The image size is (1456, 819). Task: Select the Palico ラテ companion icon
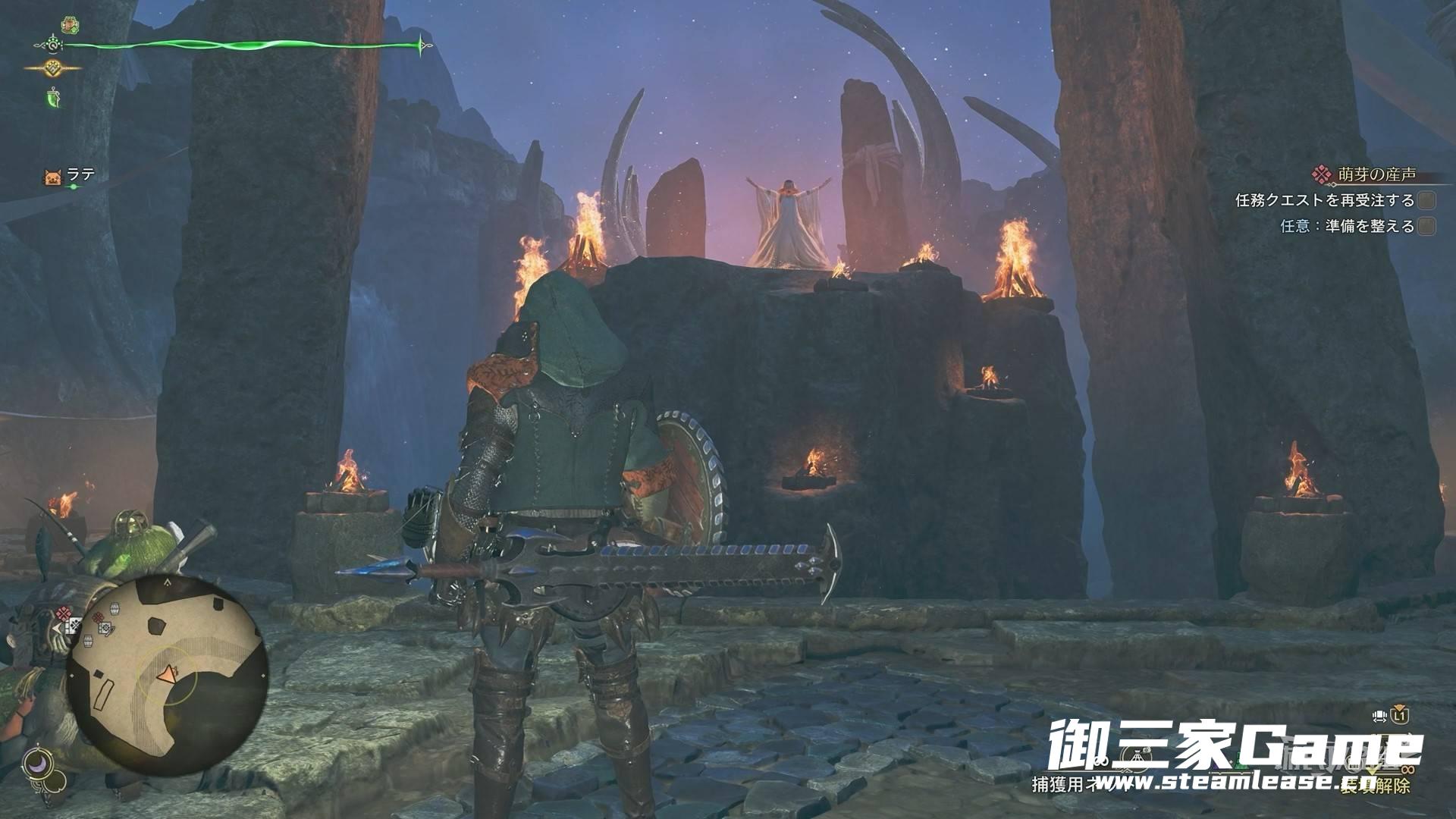coord(53,177)
